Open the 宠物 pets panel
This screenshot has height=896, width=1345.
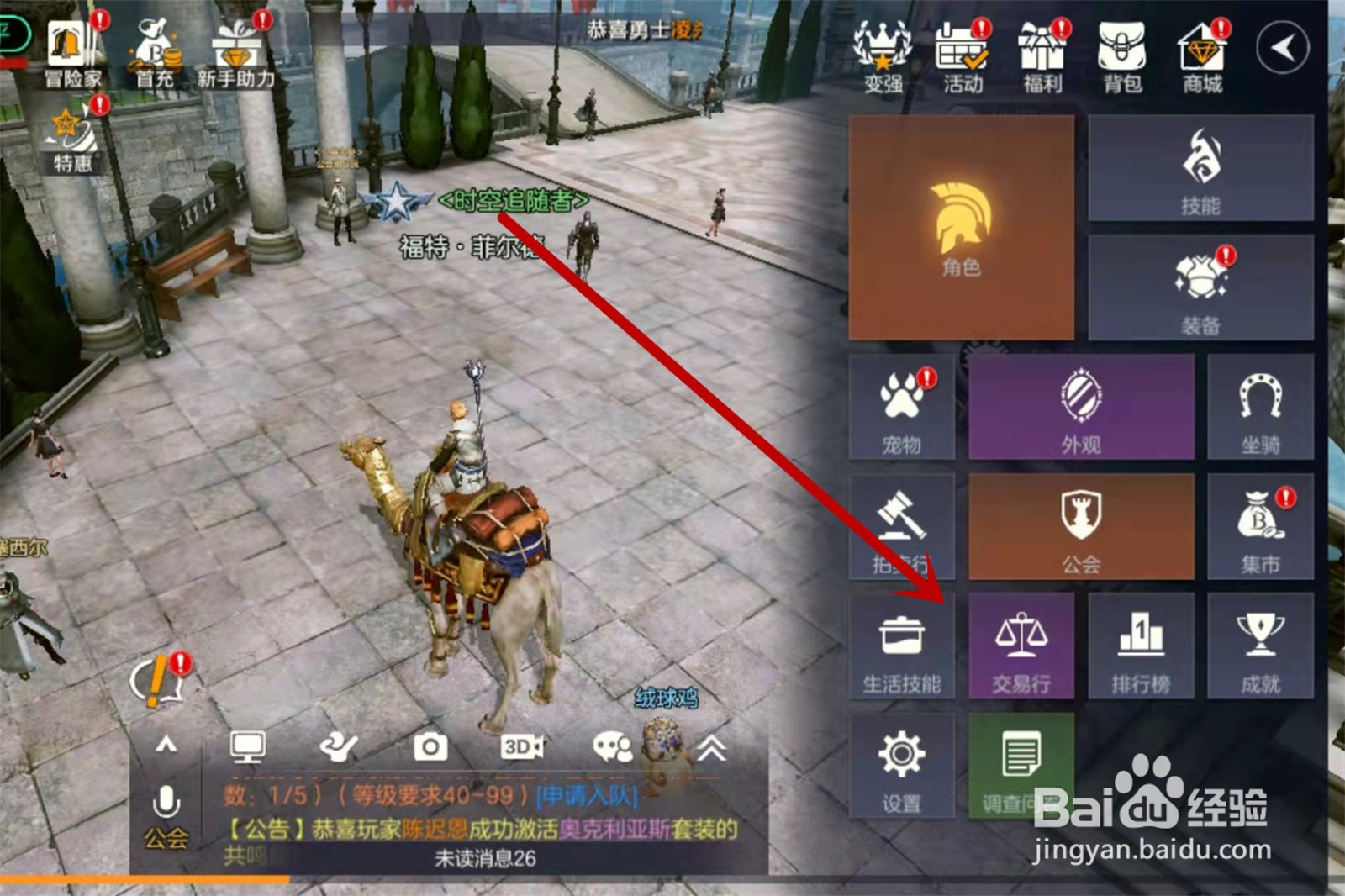901,408
